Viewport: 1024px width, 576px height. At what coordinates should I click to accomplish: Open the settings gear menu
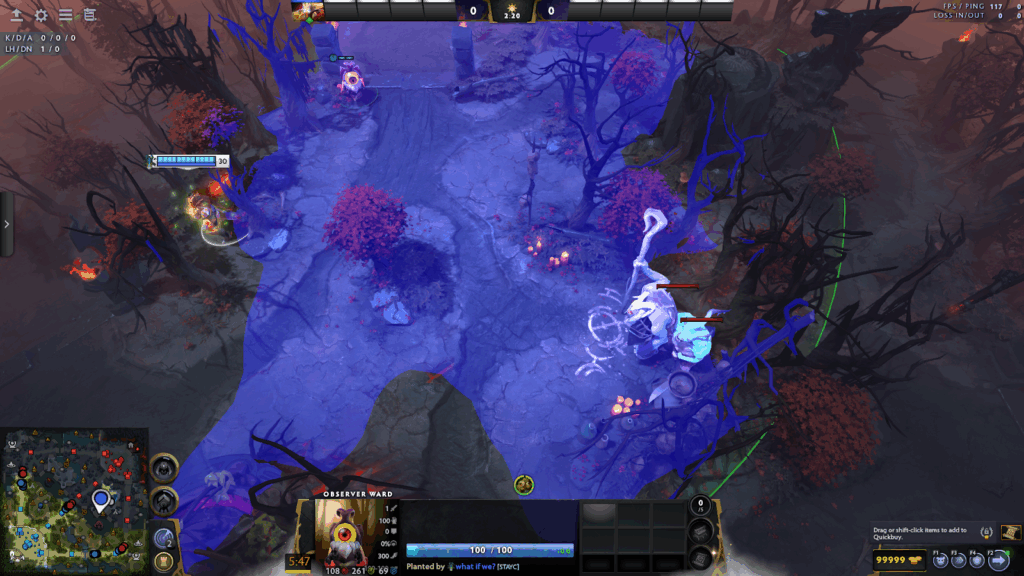coord(41,15)
